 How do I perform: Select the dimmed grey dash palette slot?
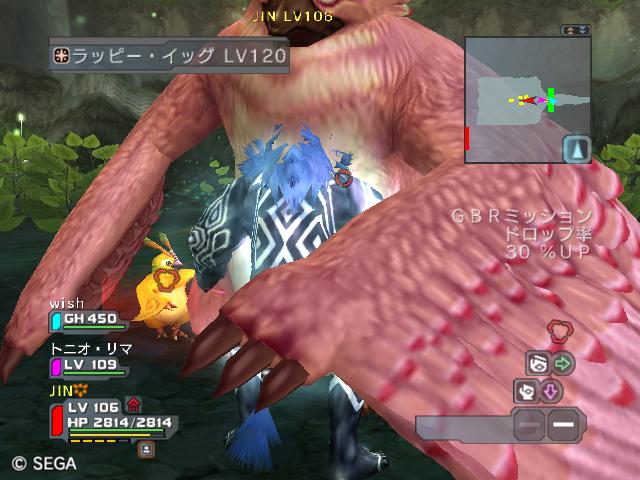coord(530,427)
